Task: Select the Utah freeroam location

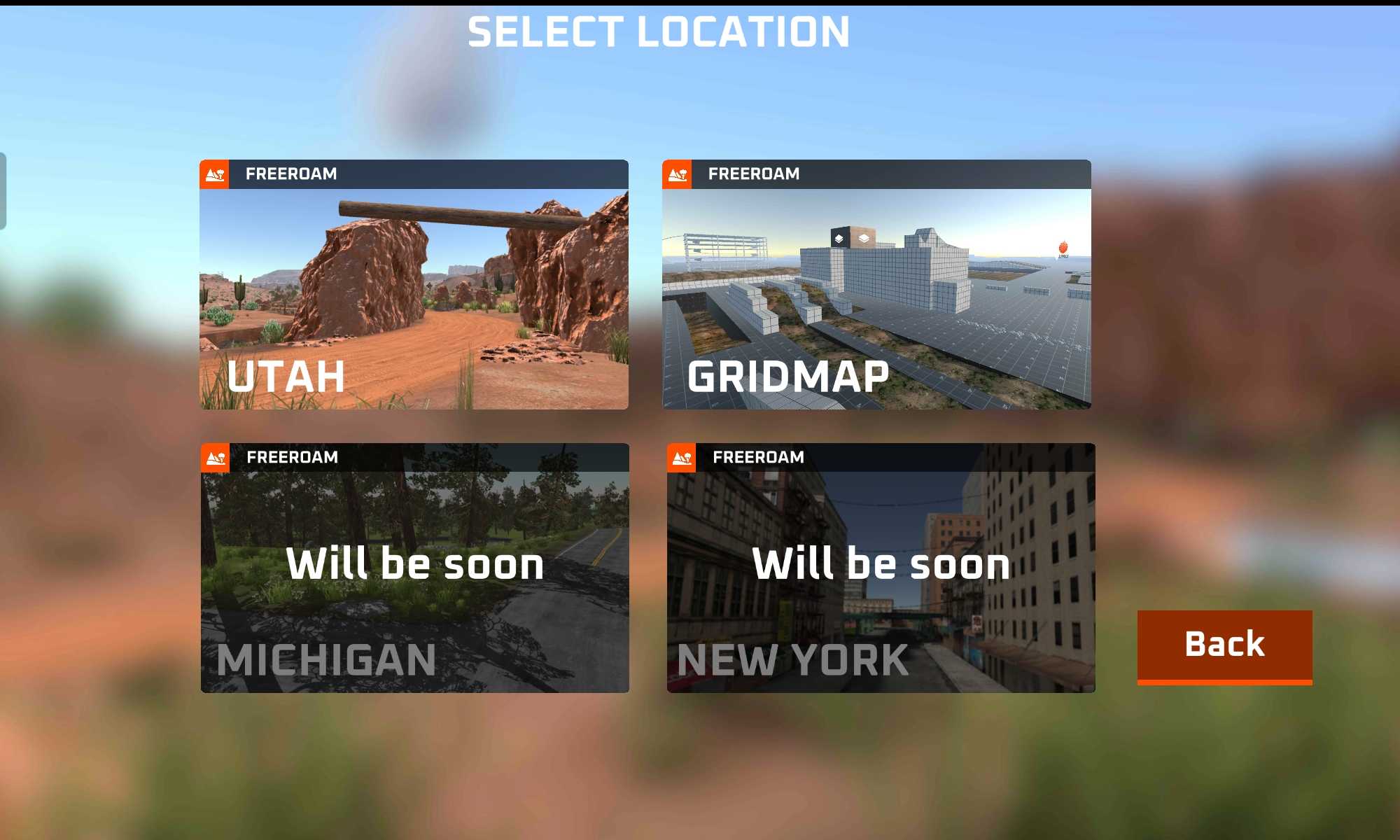Action: pyautogui.click(x=414, y=284)
